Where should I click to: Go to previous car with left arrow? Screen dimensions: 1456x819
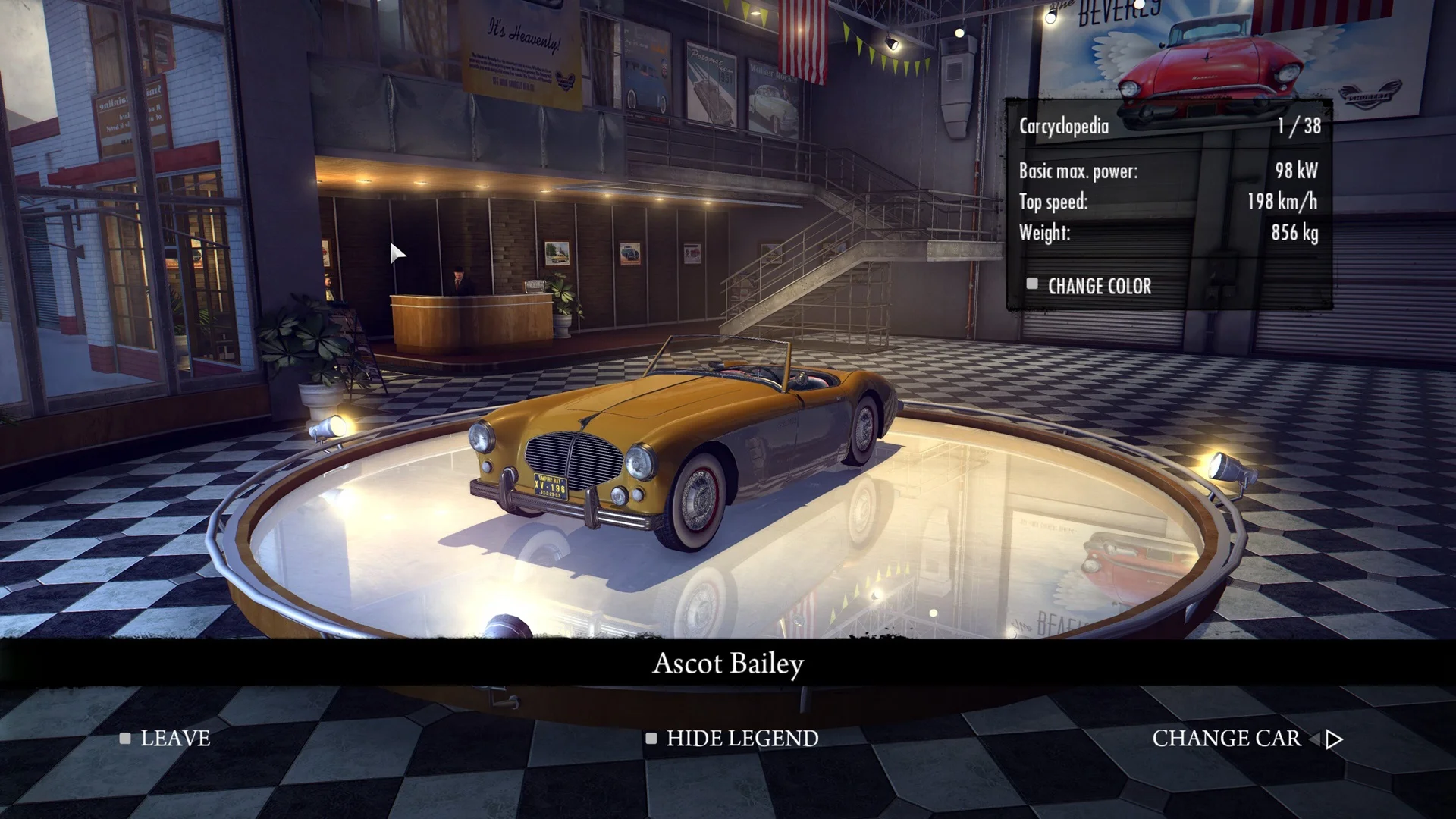coord(1315,739)
